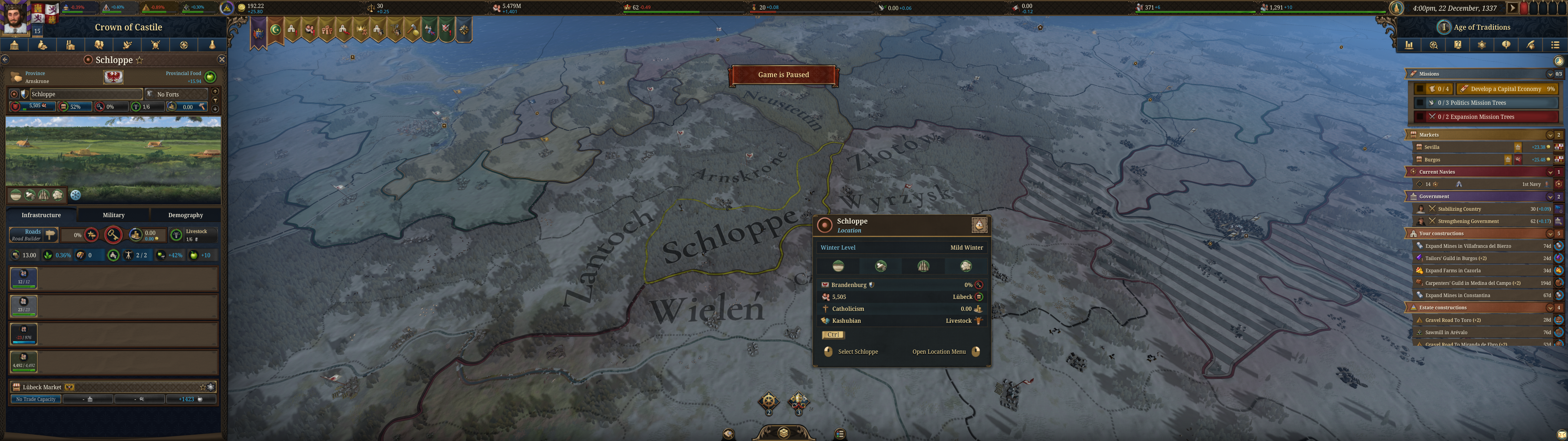
Task: Click the Roads Road Builder button
Action: (x=33, y=235)
